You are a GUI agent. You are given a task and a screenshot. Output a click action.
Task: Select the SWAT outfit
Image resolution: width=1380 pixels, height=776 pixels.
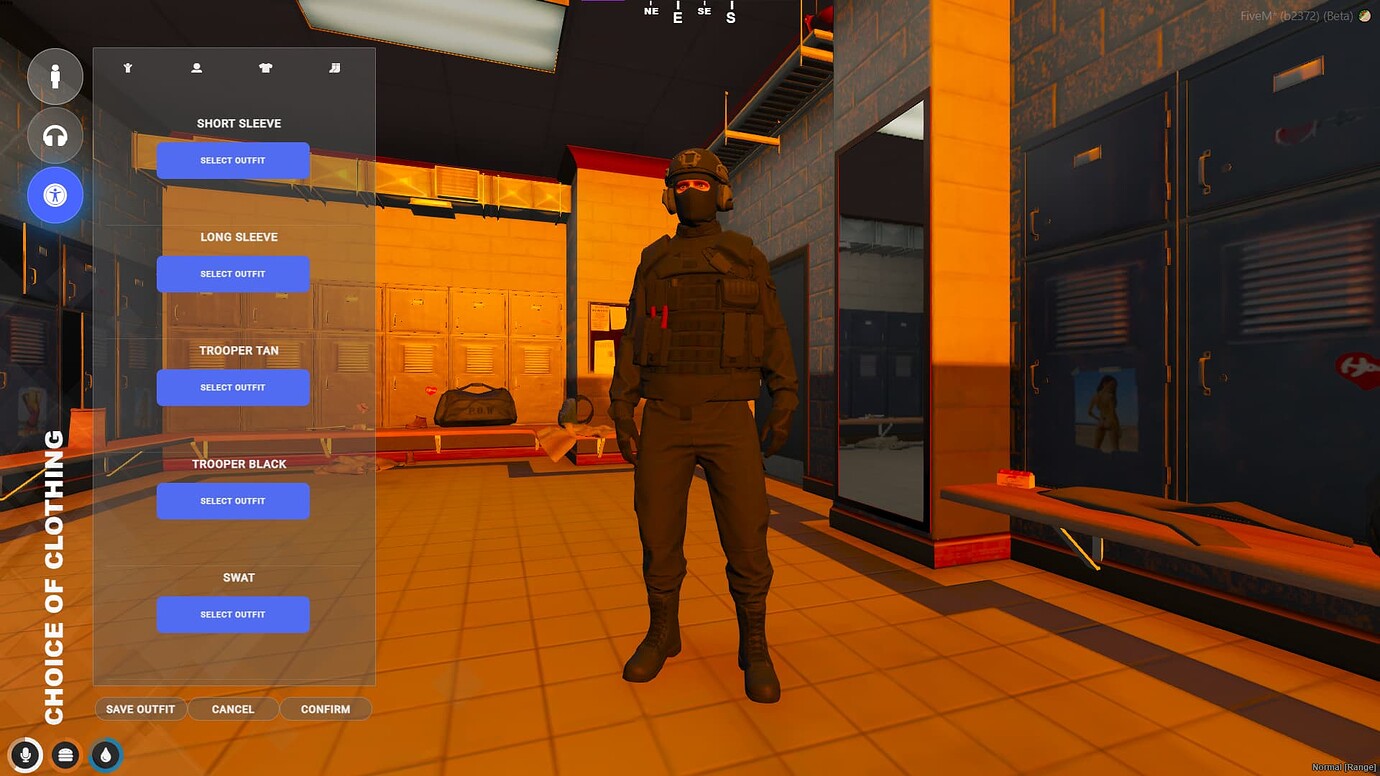233,614
